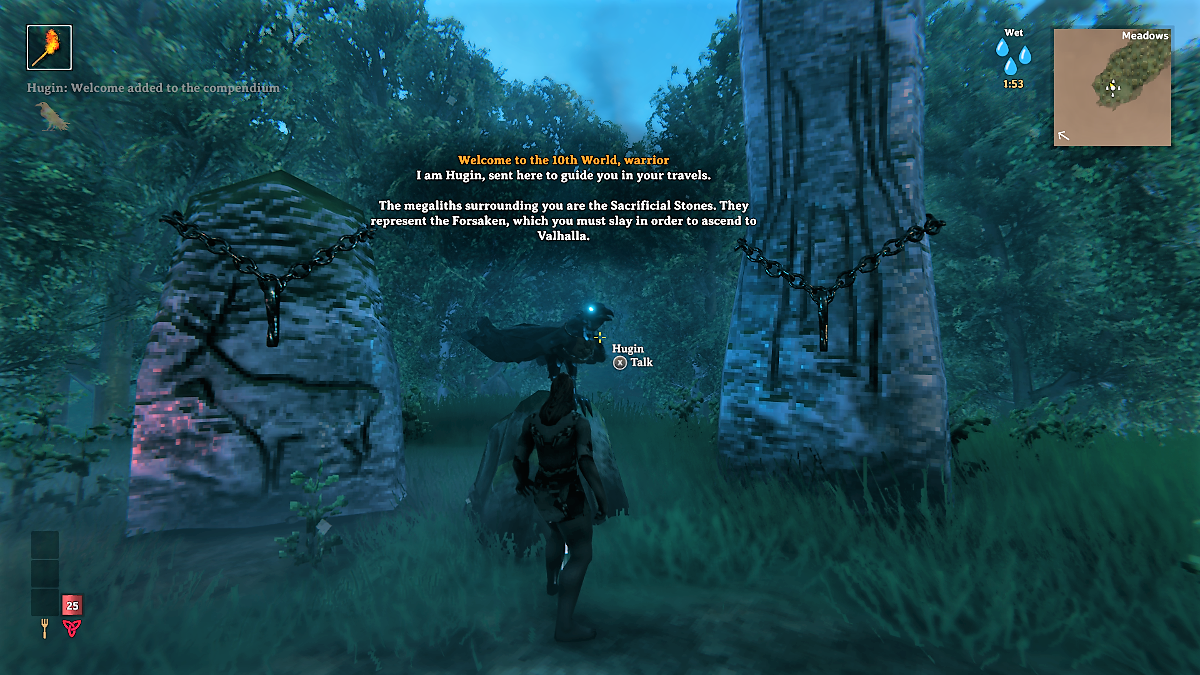
Task: Click the red health triquetra icon
Action: pyautogui.click(x=72, y=628)
